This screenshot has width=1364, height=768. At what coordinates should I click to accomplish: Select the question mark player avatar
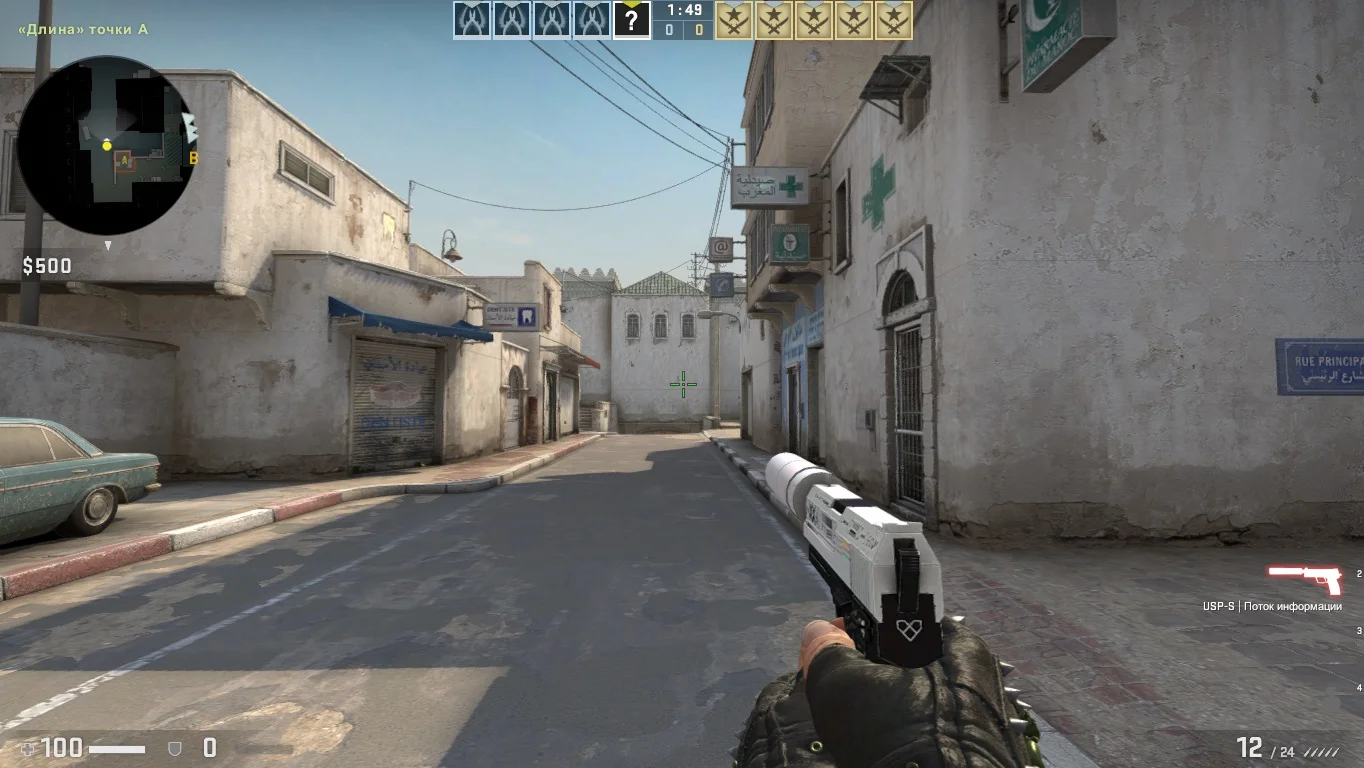coord(631,20)
